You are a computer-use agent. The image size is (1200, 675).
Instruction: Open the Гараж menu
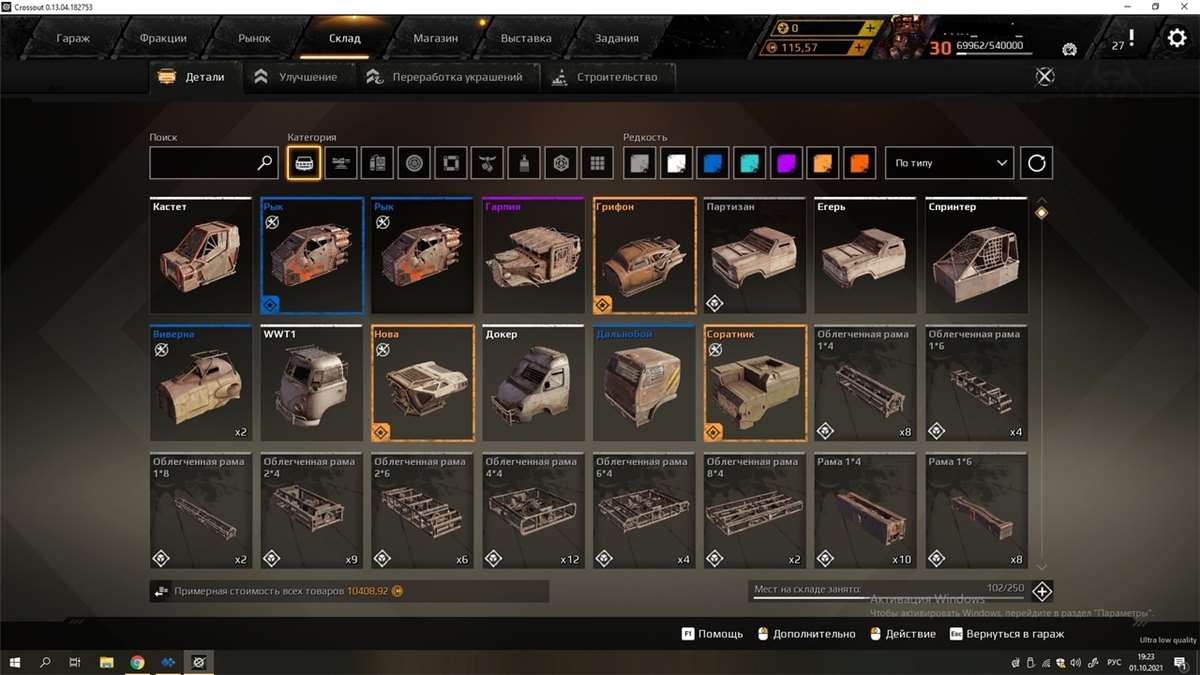click(73, 39)
